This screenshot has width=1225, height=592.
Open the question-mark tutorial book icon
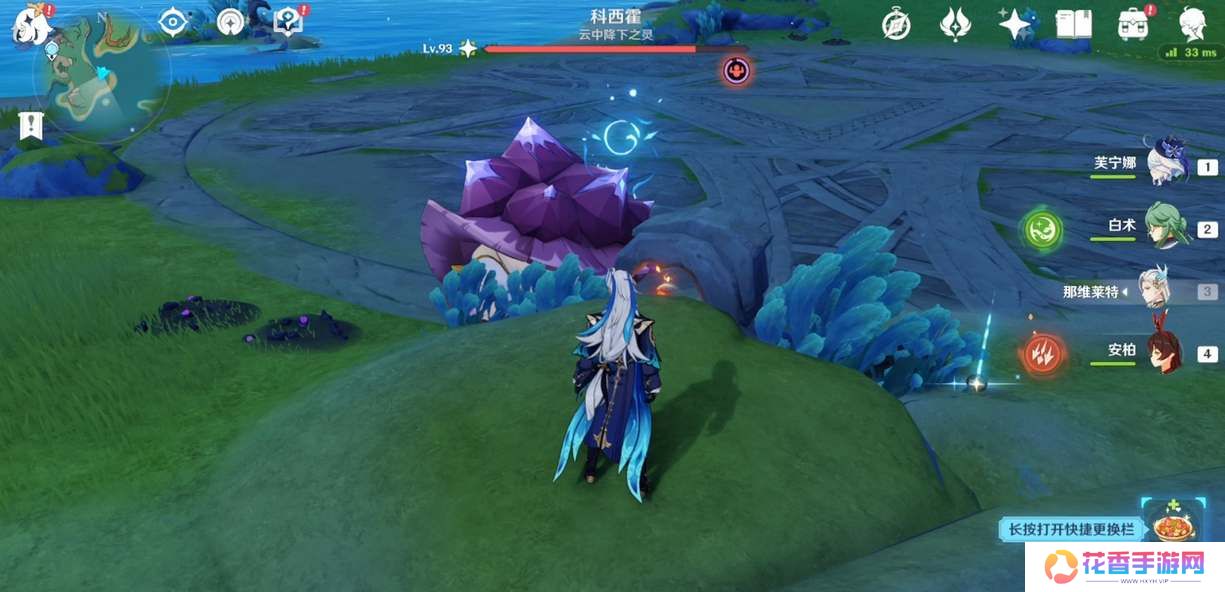click(x=288, y=21)
